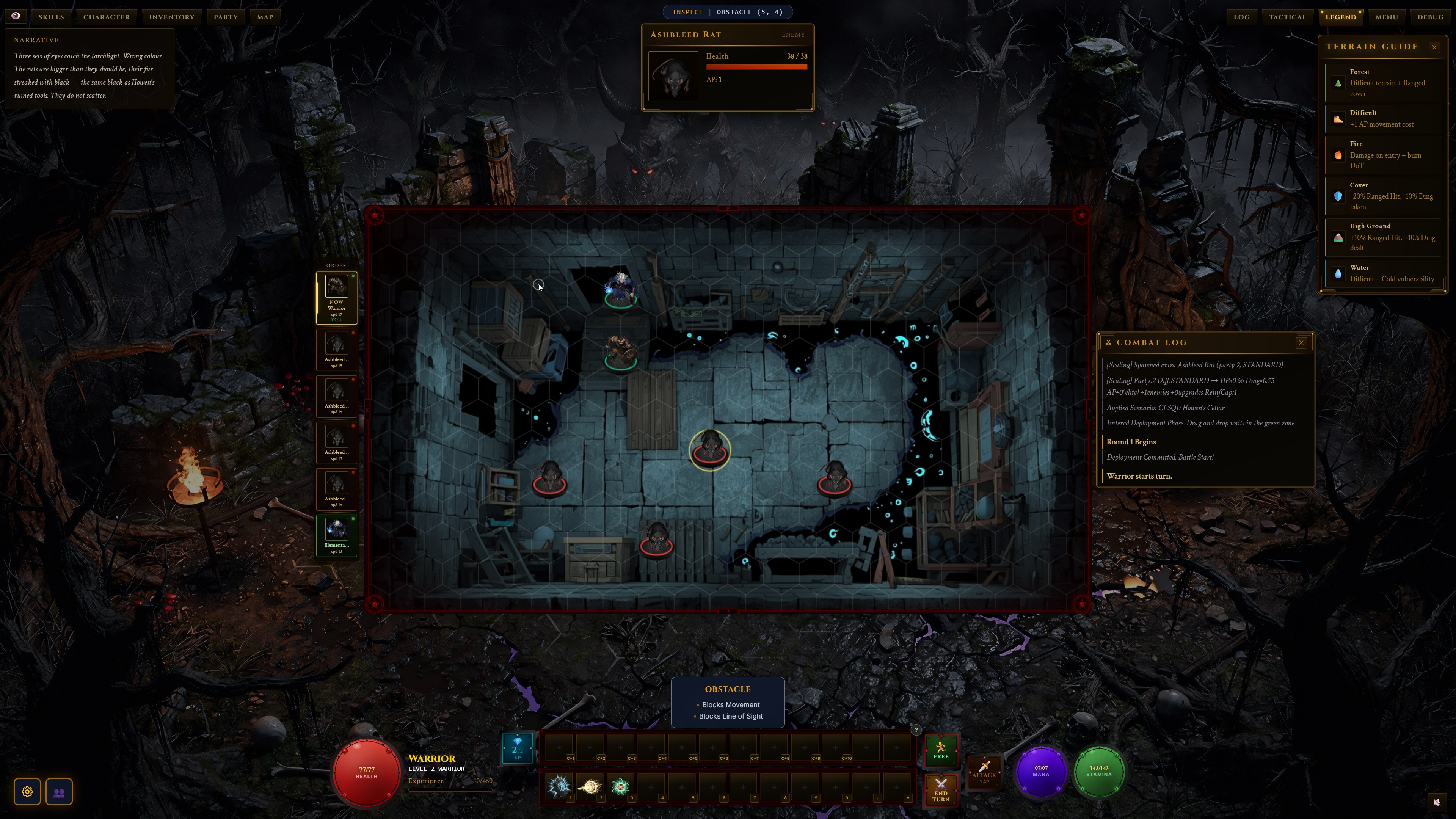The height and width of the screenshot is (819, 1456).
Task: Close the Terrain Guide panel
Action: [1434, 47]
